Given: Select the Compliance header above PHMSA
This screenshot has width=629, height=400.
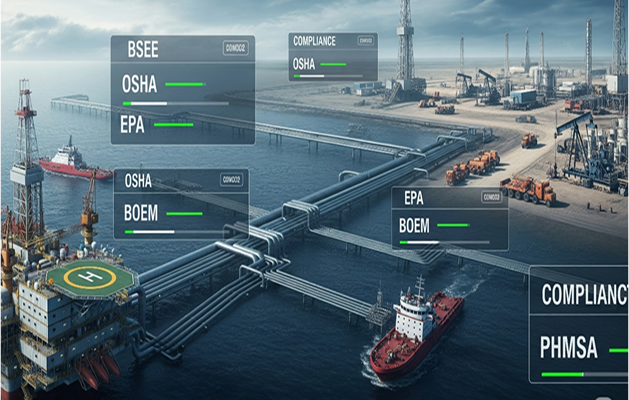Looking at the screenshot, I should pyautogui.click(x=584, y=295).
